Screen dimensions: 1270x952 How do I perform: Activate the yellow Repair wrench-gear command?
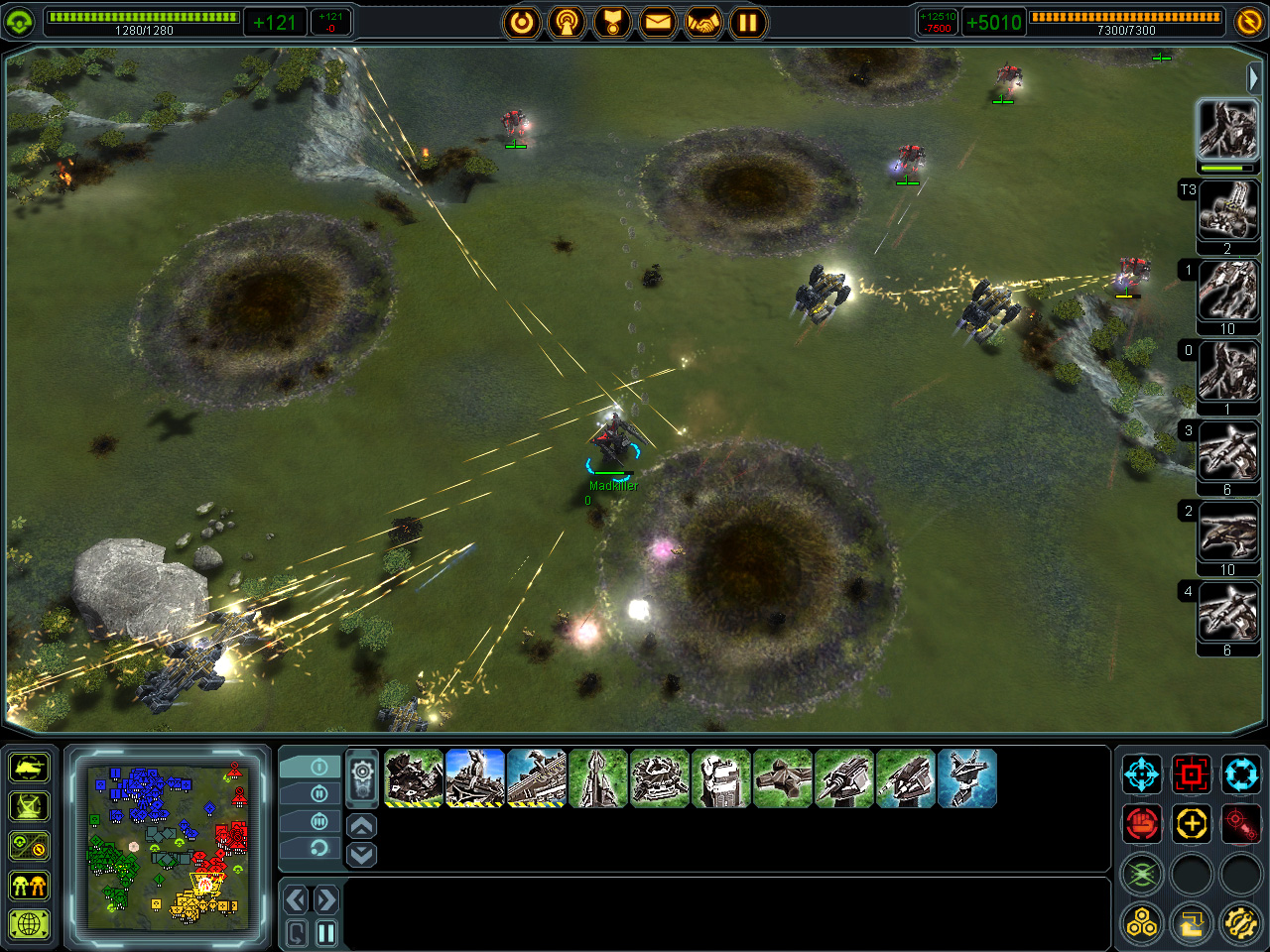(x=1240, y=924)
